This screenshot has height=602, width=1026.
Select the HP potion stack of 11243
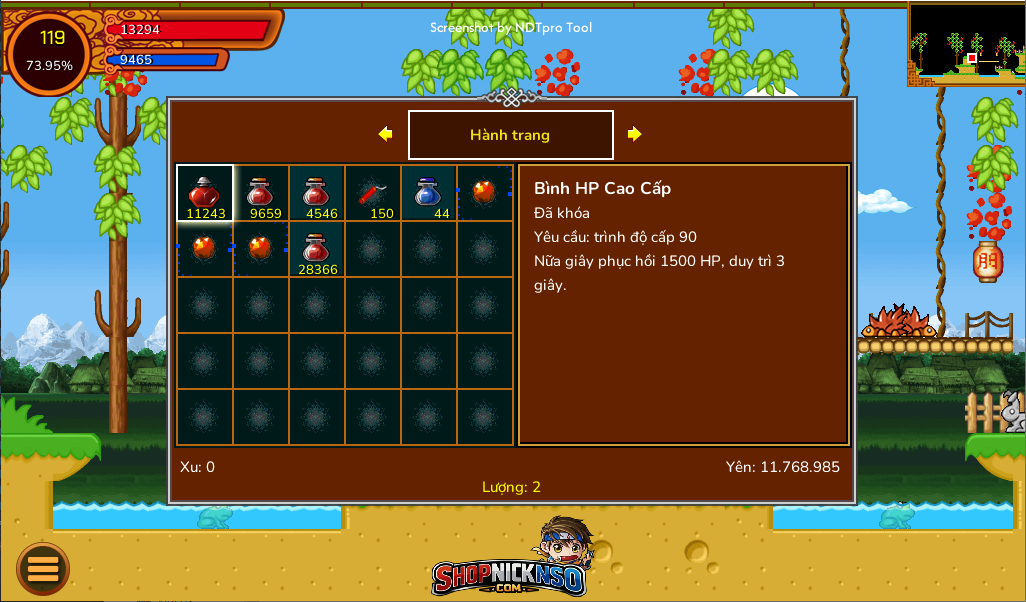205,193
